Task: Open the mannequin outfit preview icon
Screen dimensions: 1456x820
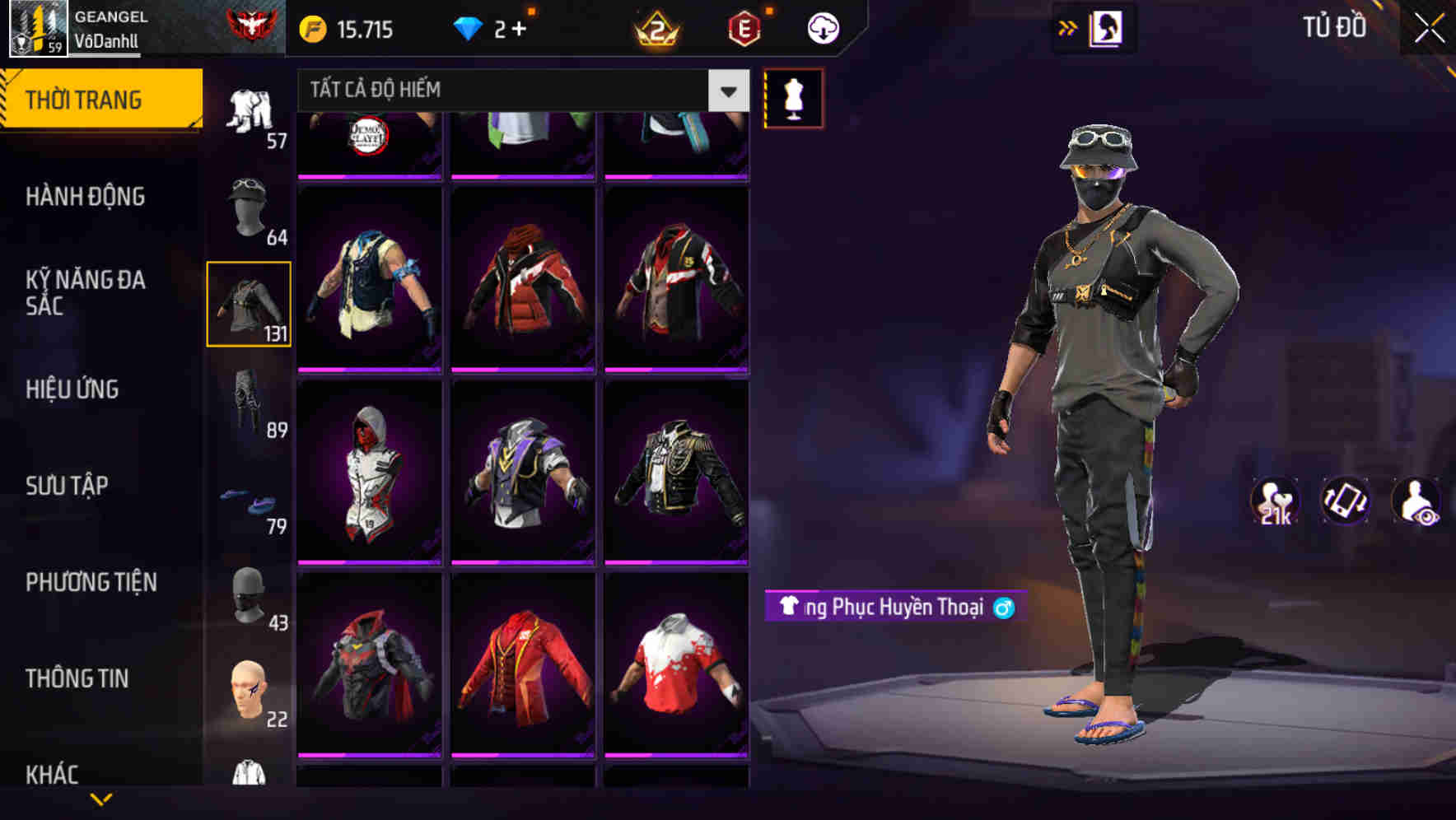Action: click(x=793, y=97)
